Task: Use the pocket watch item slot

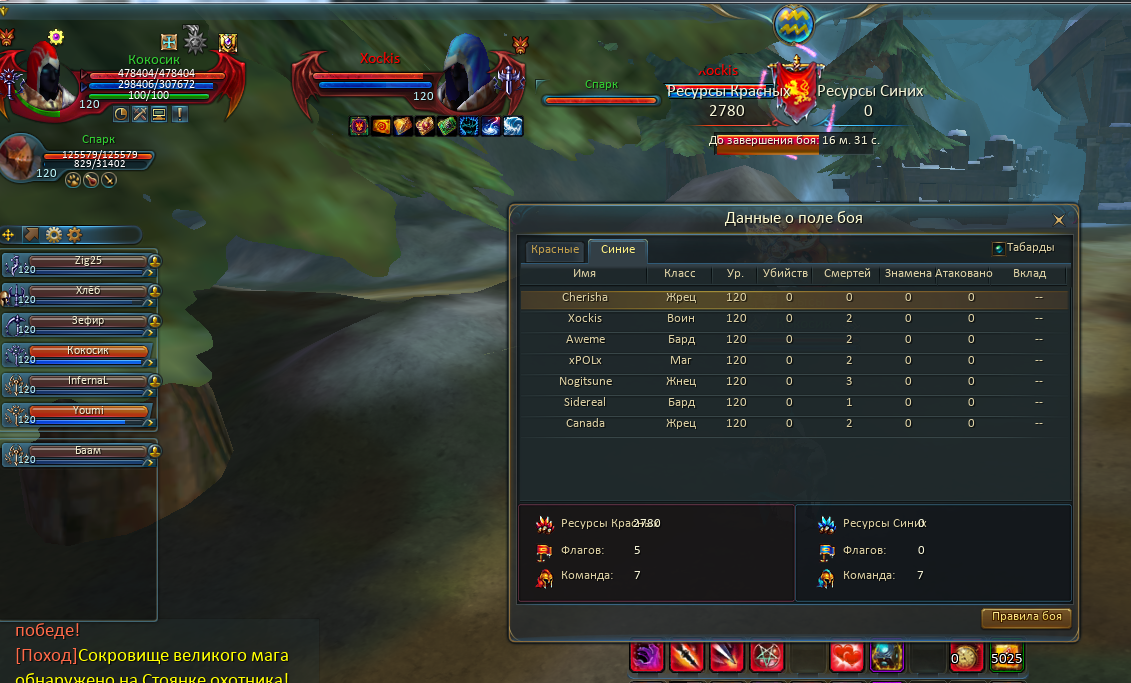Action: (967, 657)
